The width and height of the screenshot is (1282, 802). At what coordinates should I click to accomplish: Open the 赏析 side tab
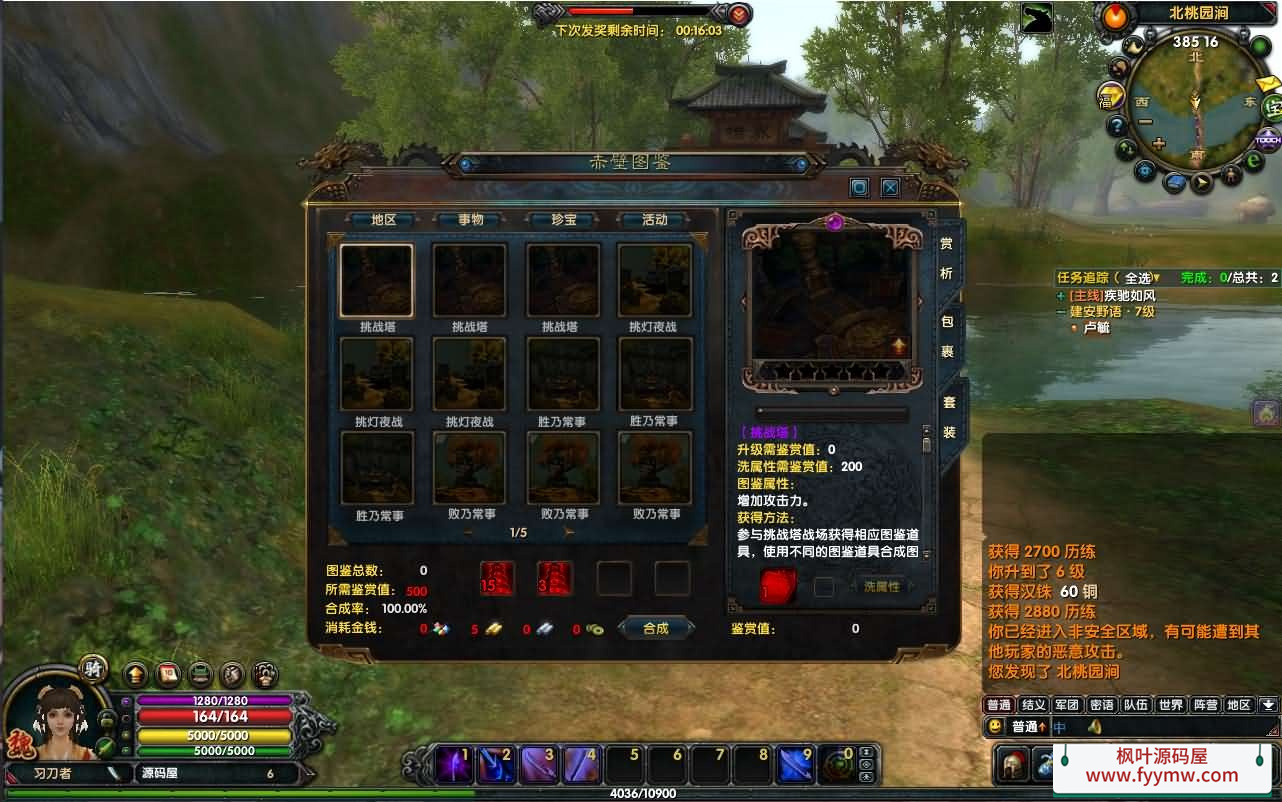pos(946,258)
